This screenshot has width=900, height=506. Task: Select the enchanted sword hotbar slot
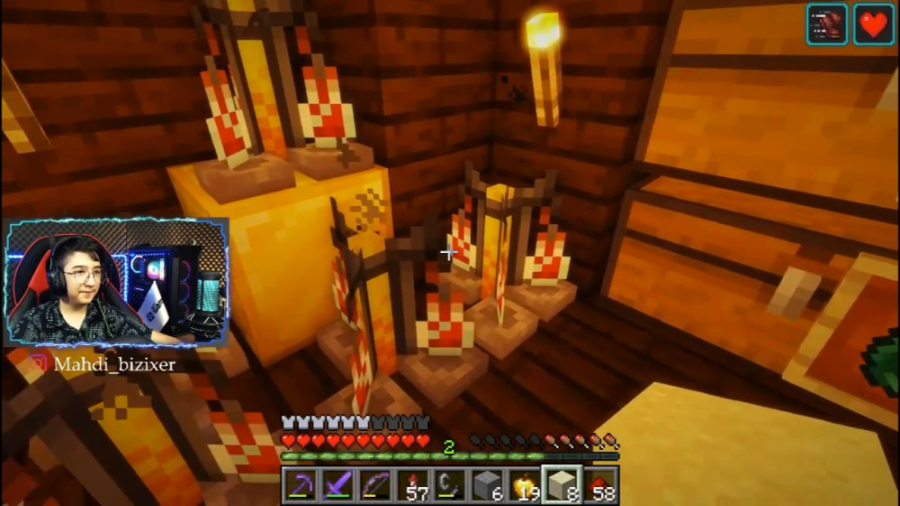tap(337, 486)
